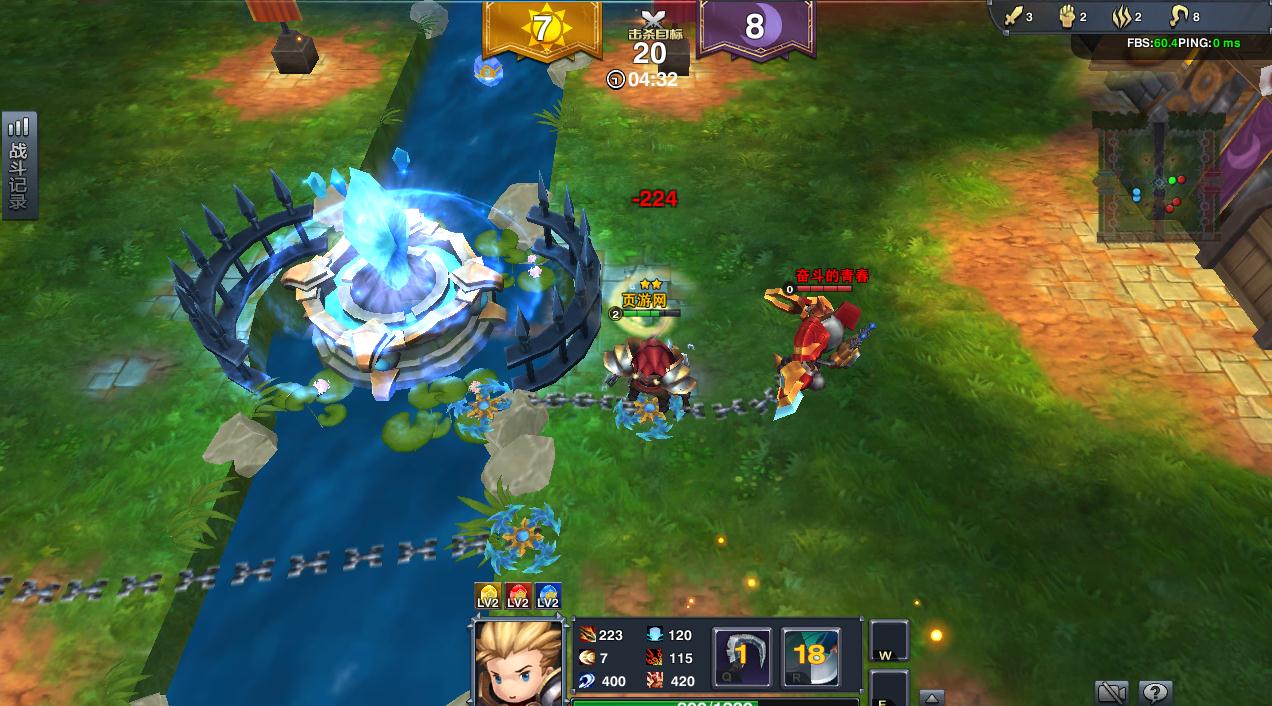Select the empty W skill slot
This screenshot has width=1272, height=706.
pyautogui.click(x=888, y=642)
